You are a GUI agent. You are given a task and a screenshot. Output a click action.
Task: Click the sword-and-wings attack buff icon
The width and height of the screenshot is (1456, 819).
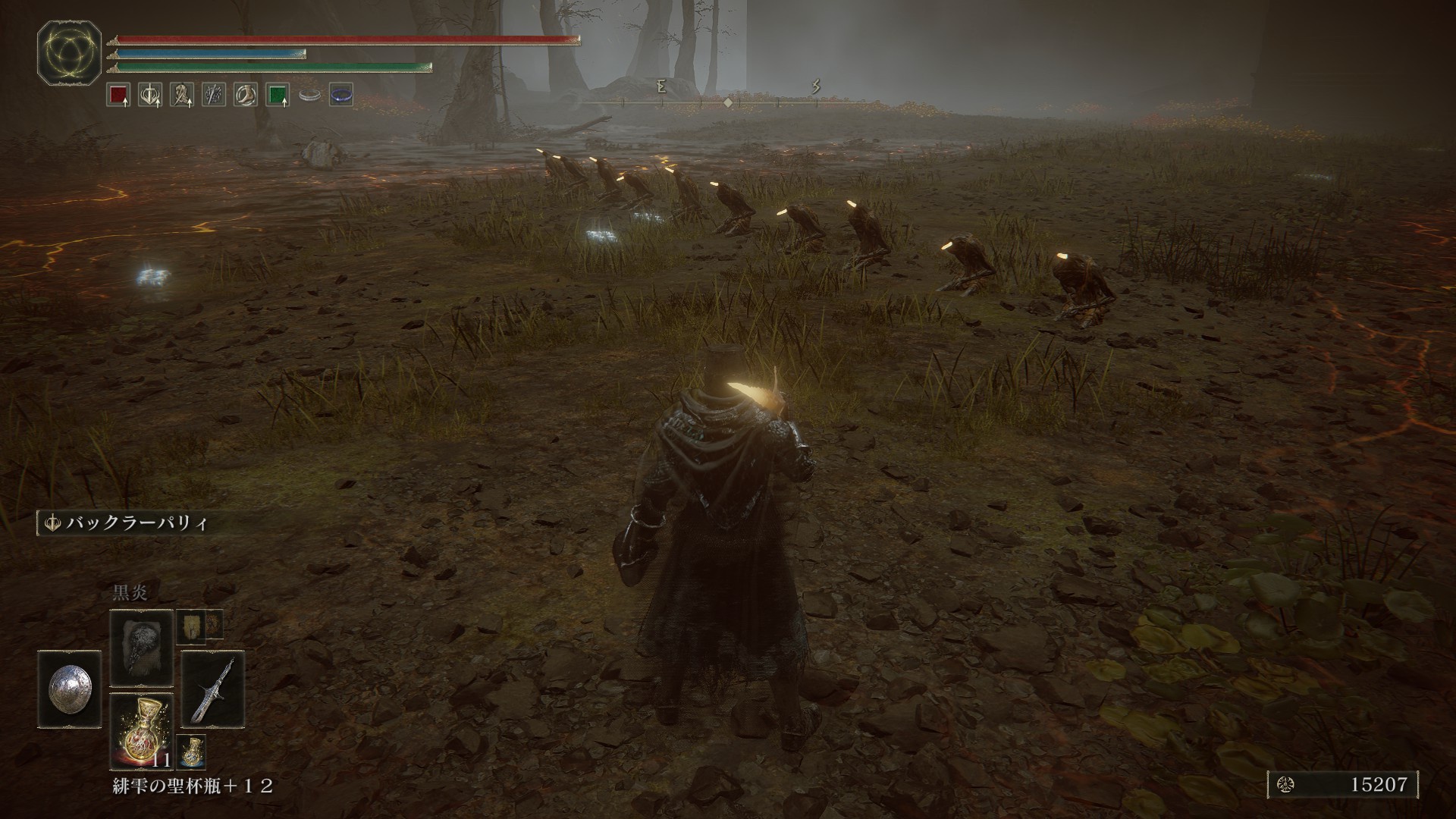click(149, 96)
